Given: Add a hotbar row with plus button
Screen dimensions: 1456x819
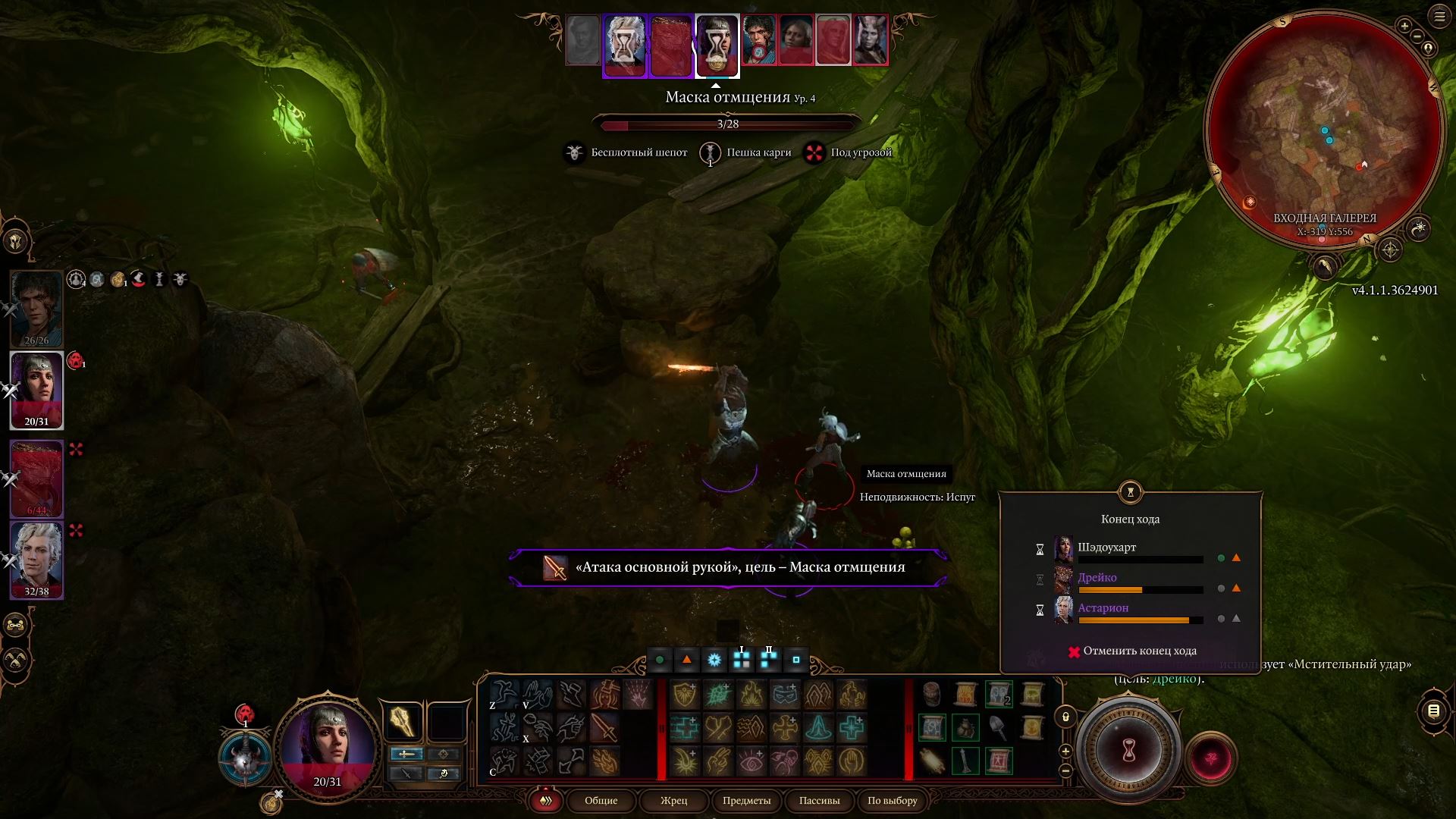Looking at the screenshot, I should pyautogui.click(x=1065, y=752).
